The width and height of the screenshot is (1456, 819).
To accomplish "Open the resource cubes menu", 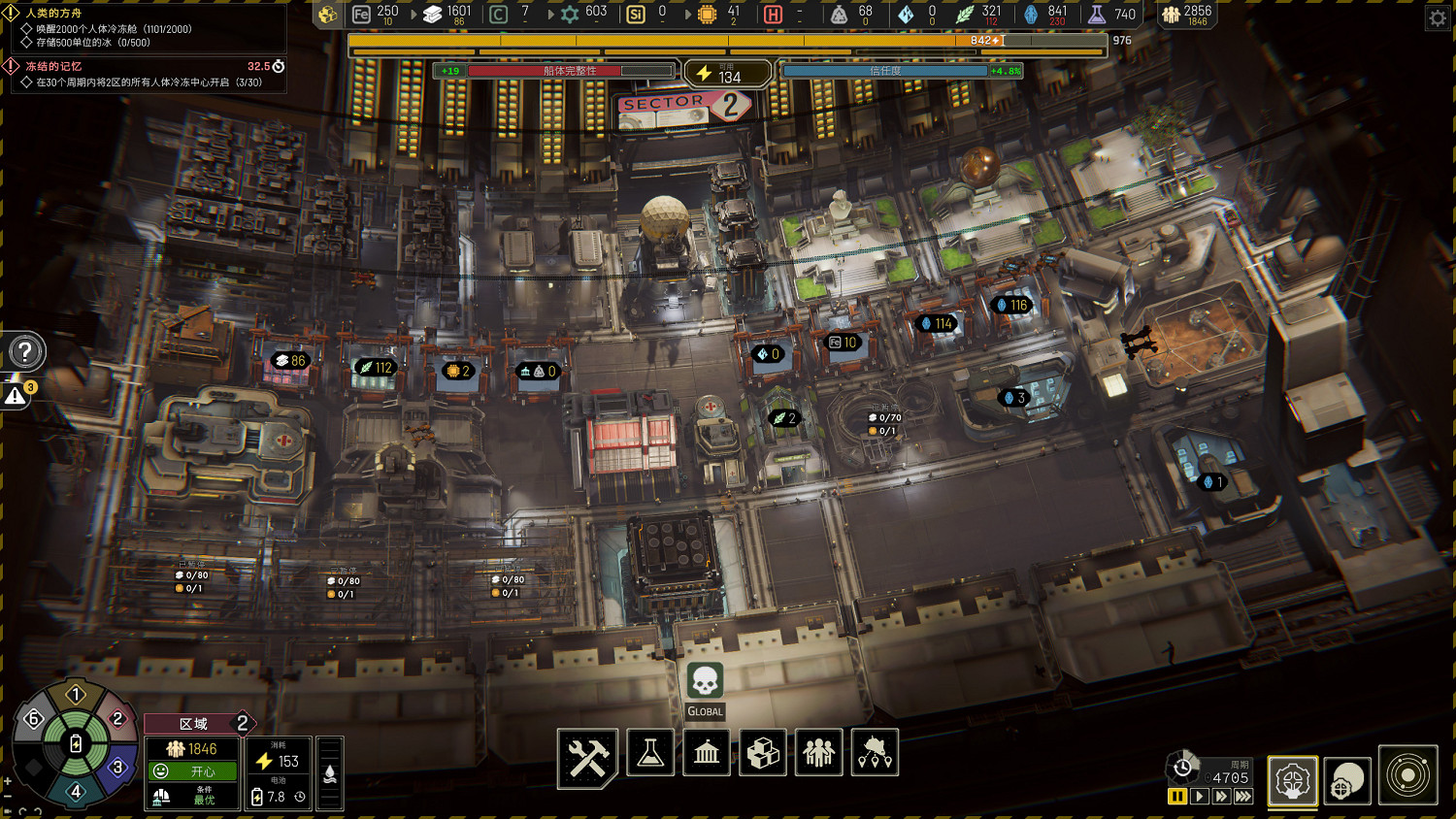I will [x=763, y=753].
